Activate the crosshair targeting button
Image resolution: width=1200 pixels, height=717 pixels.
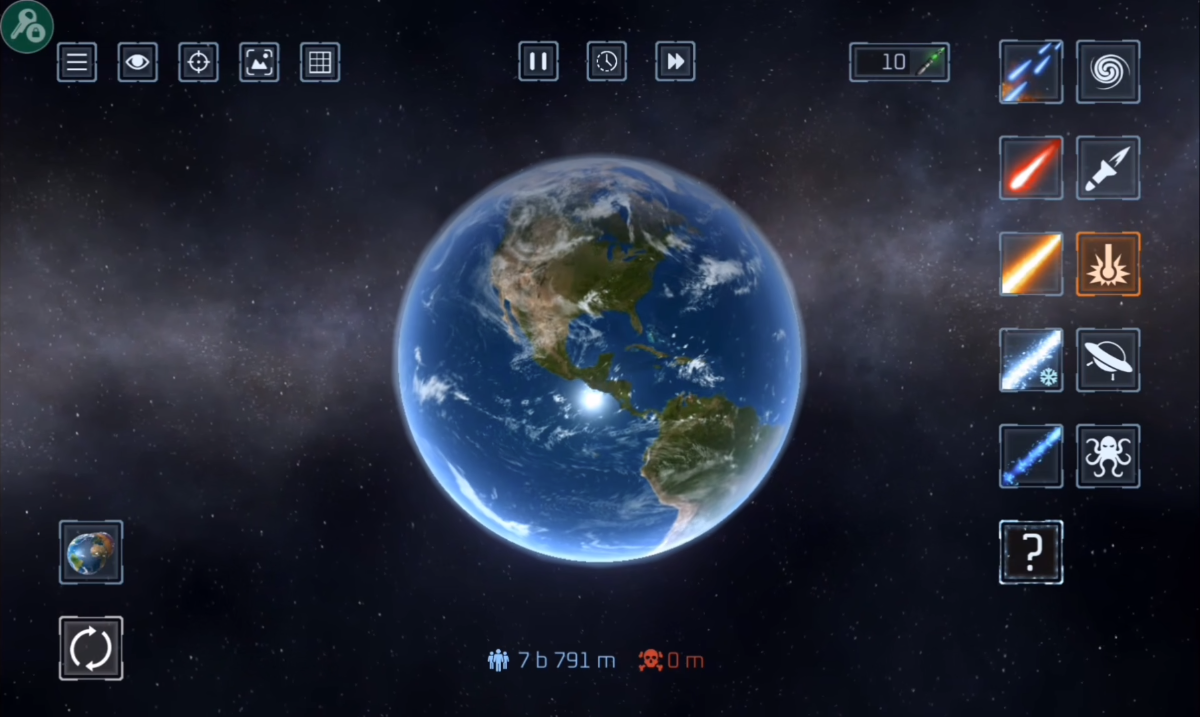tap(198, 62)
